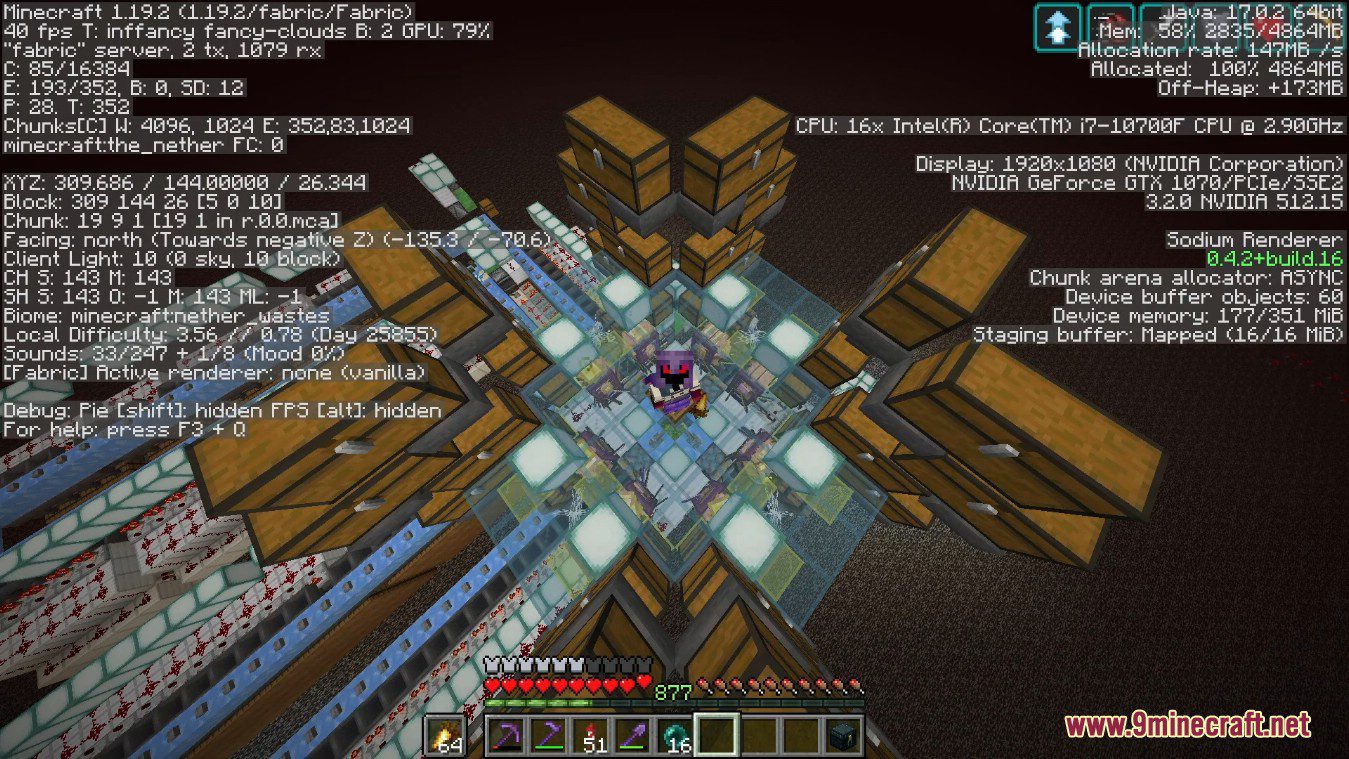
Task: Click the heart-shaped Health Boost effect icon
Action: [1265, 28]
